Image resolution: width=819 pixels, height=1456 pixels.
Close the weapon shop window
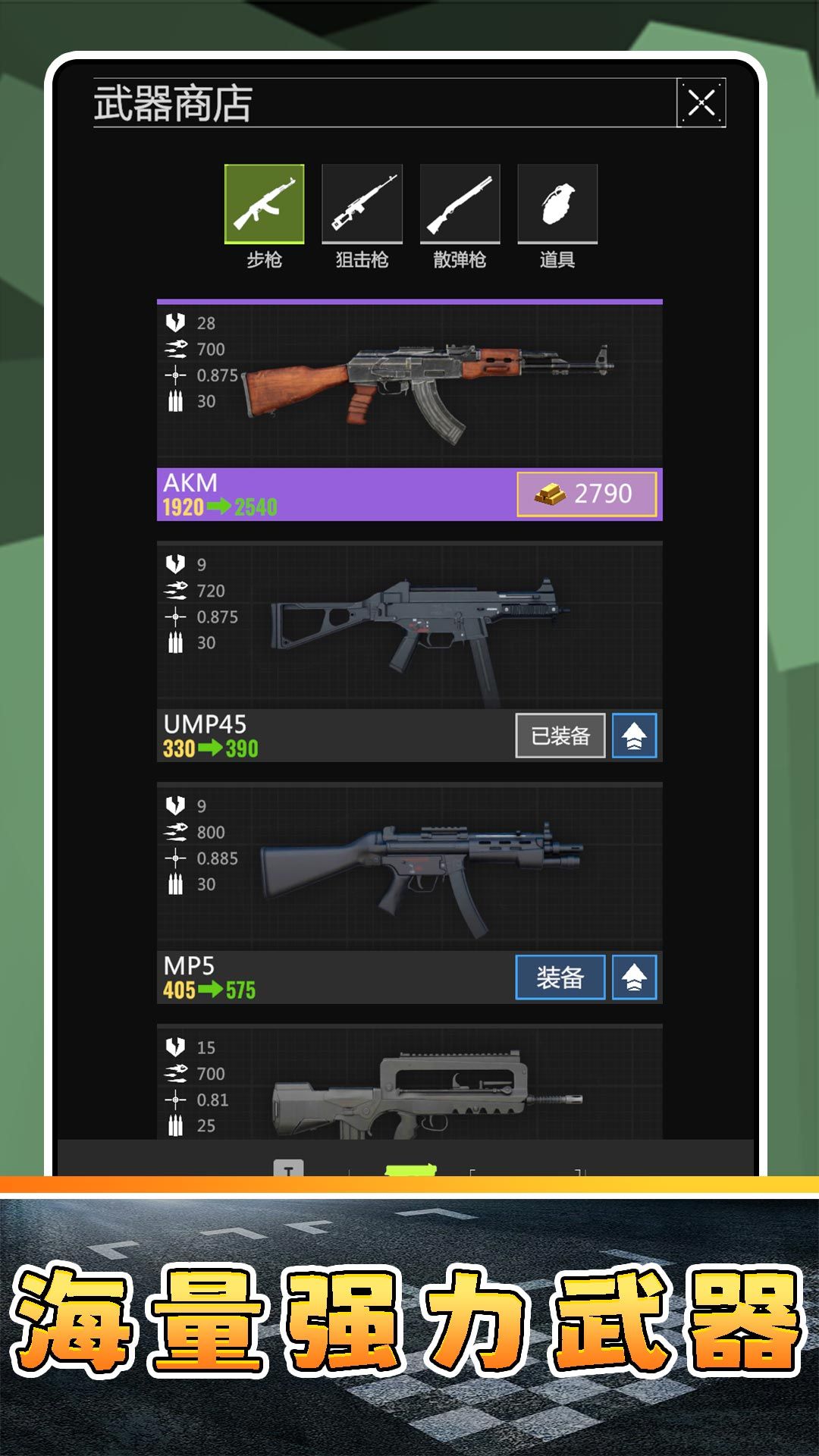pos(701,102)
